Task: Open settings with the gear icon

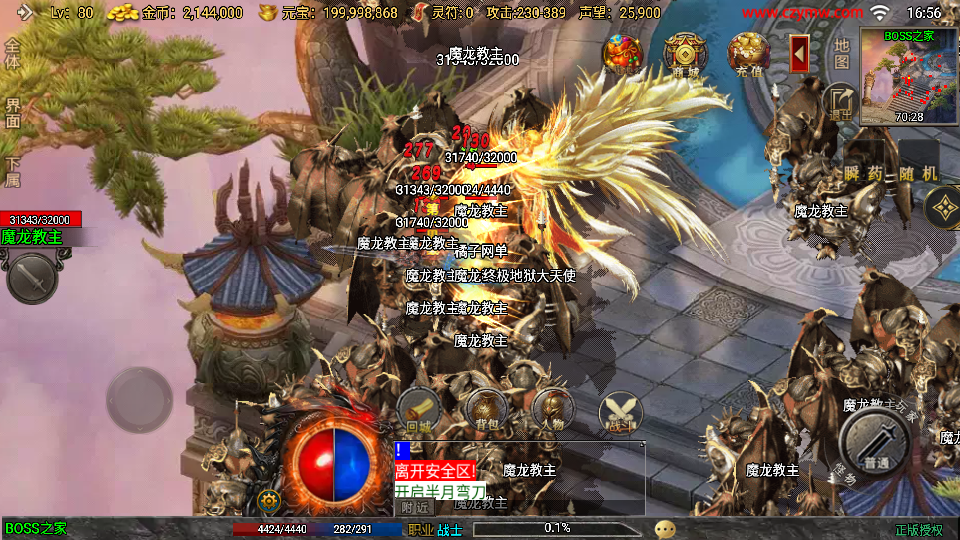Action: click(x=267, y=500)
